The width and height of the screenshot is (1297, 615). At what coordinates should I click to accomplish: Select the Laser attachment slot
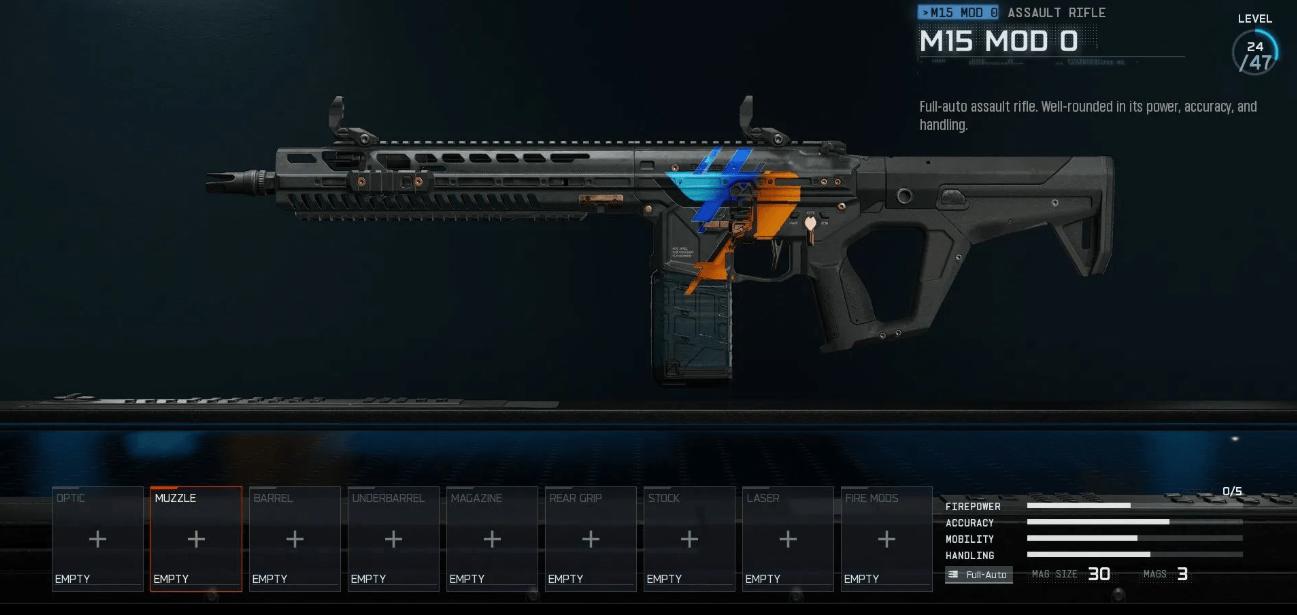click(x=788, y=539)
